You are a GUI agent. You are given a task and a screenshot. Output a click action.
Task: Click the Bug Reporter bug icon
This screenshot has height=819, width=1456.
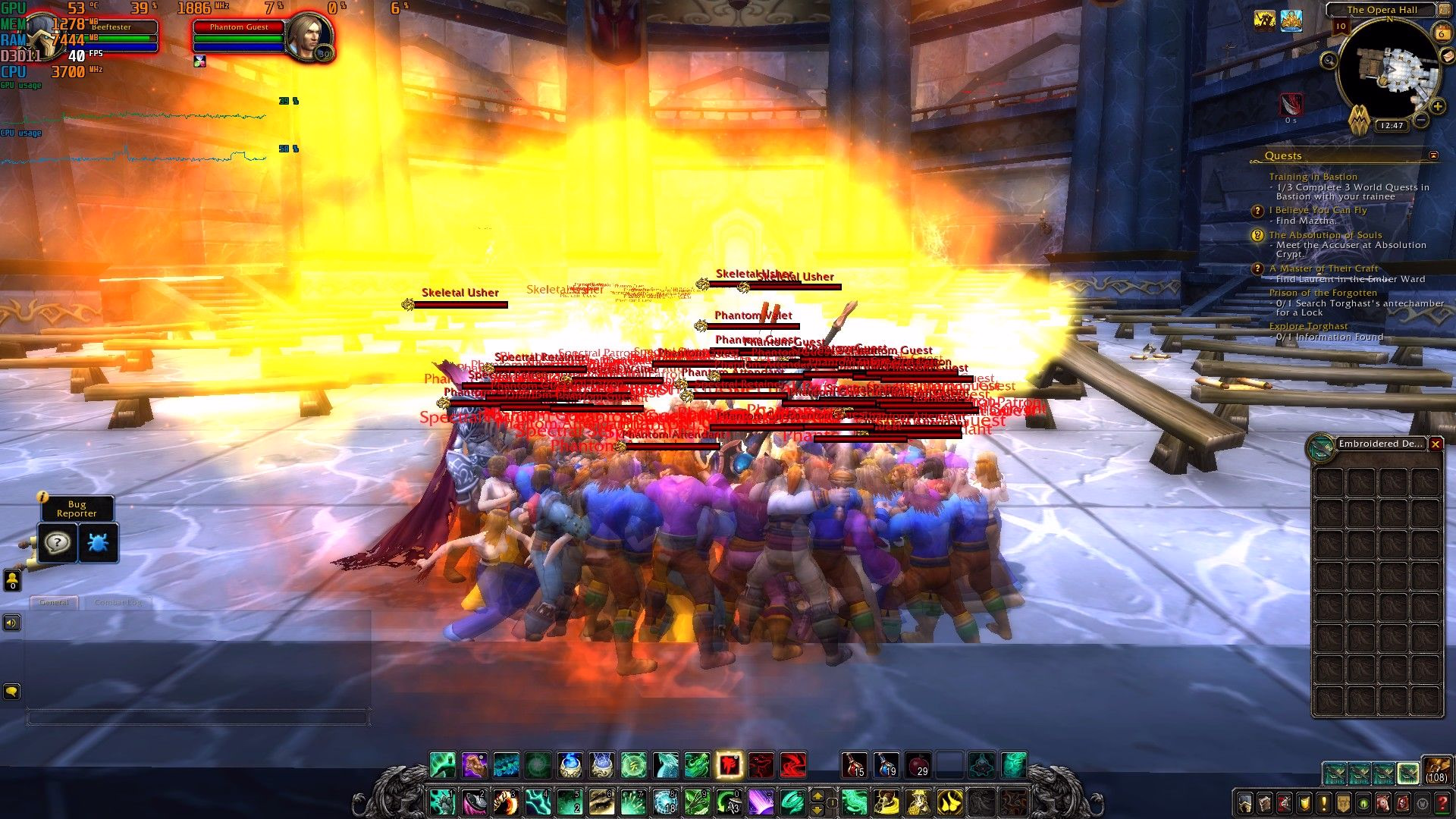pos(98,543)
